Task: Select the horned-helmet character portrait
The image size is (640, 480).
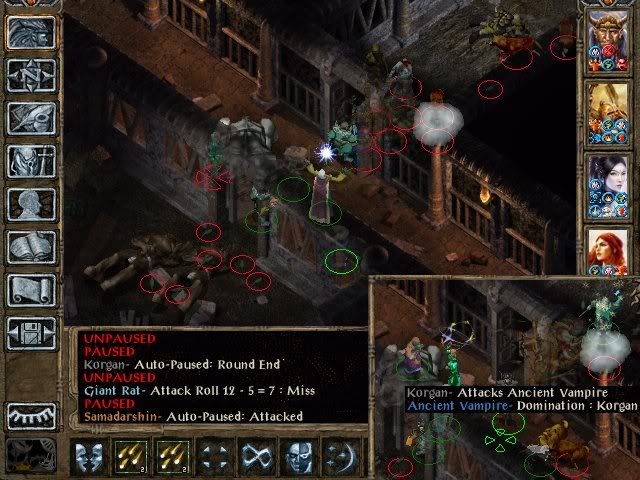Action: [x=608, y=40]
